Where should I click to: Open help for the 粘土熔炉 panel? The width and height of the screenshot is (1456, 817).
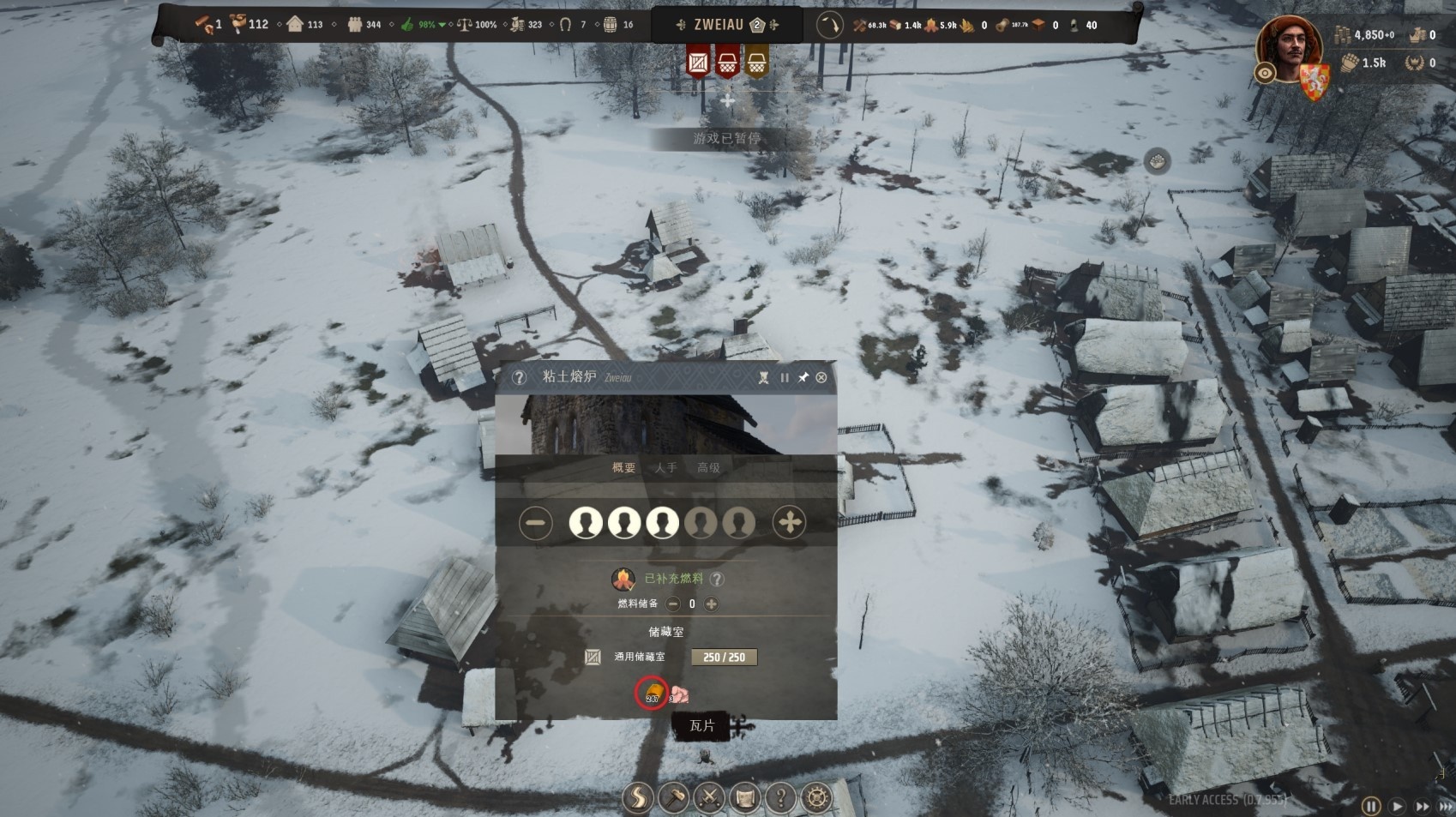[519, 377]
